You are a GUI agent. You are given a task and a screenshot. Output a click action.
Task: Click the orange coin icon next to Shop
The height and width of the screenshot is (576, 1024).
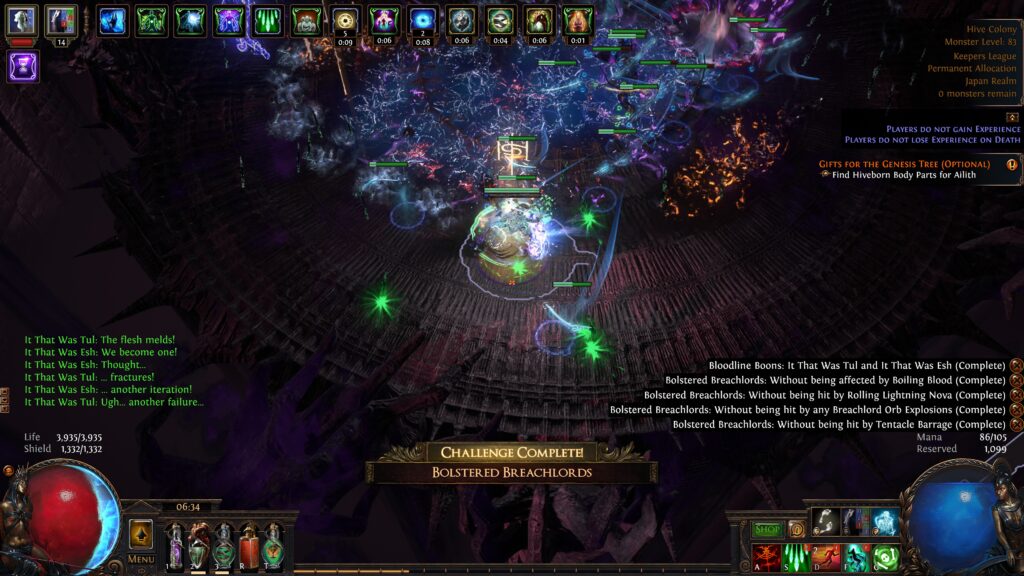pyautogui.click(x=797, y=529)
